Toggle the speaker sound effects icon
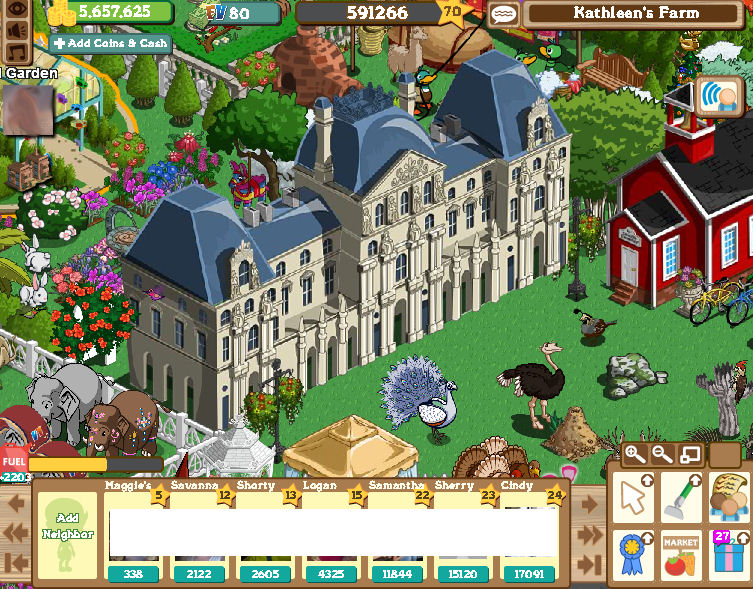The image size is (753, 589). (16, 32)
